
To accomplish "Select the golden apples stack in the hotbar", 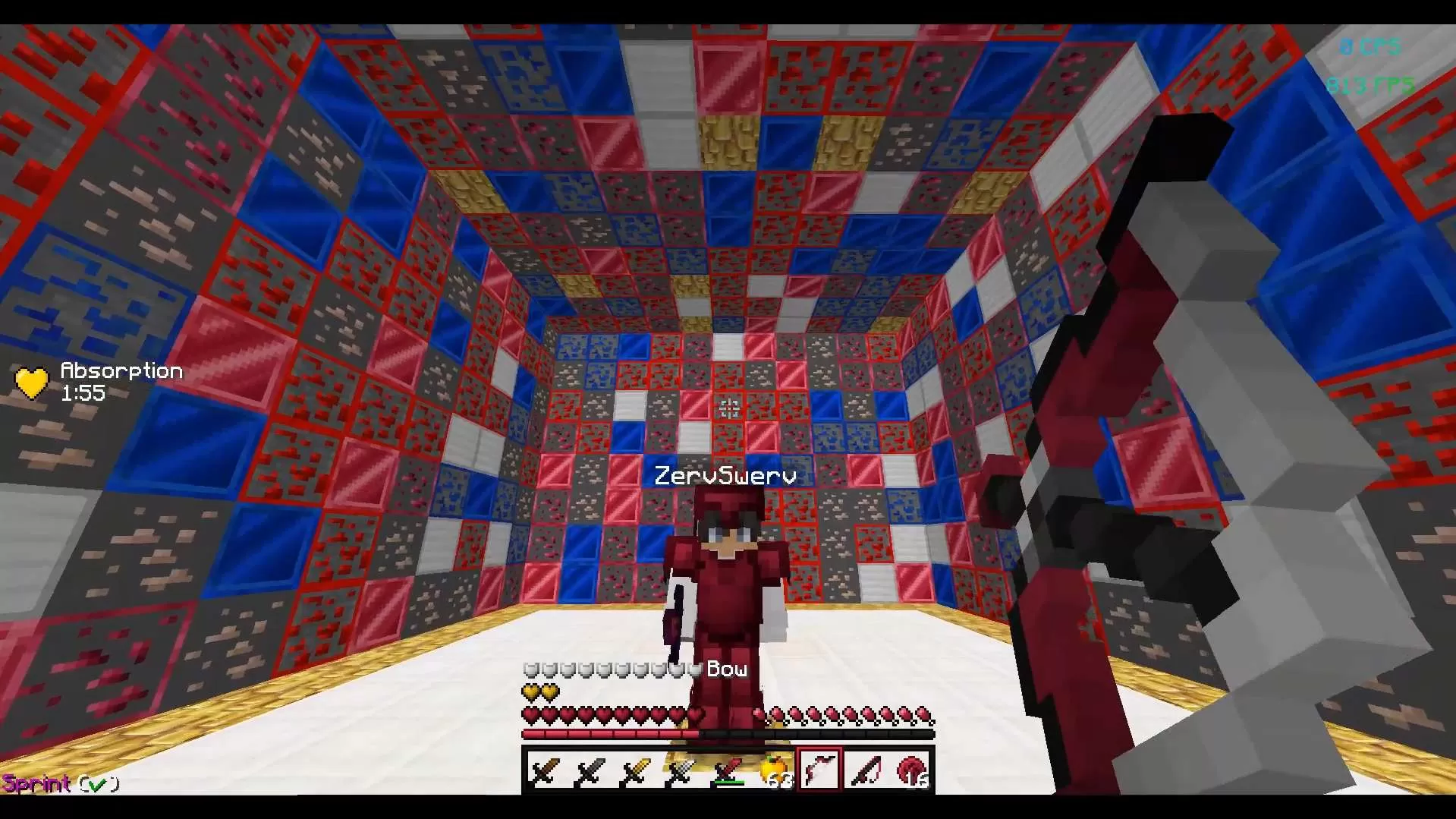I will [775, 768].
